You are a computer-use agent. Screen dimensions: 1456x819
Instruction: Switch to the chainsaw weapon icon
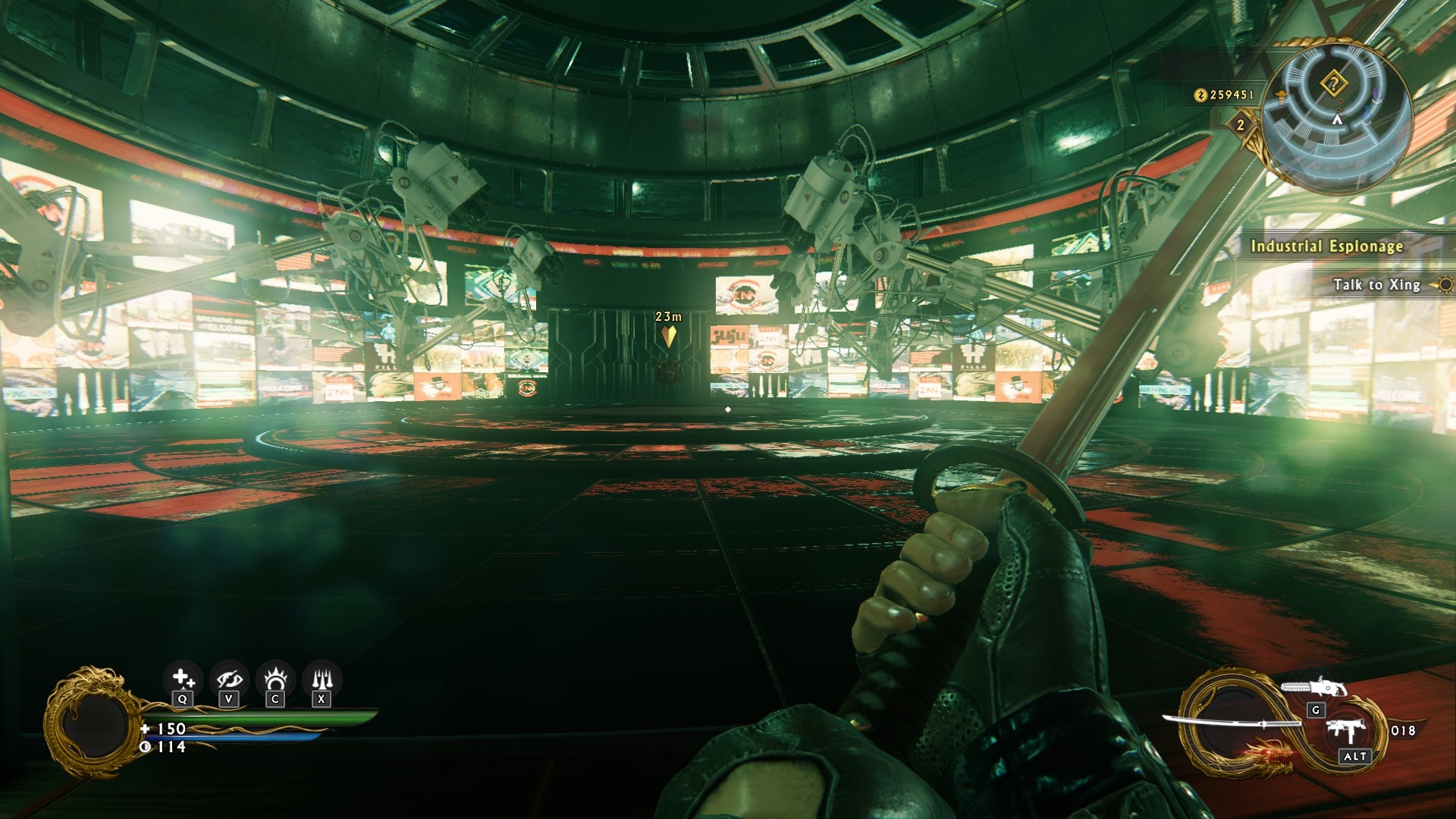[x=1313, y=687]
